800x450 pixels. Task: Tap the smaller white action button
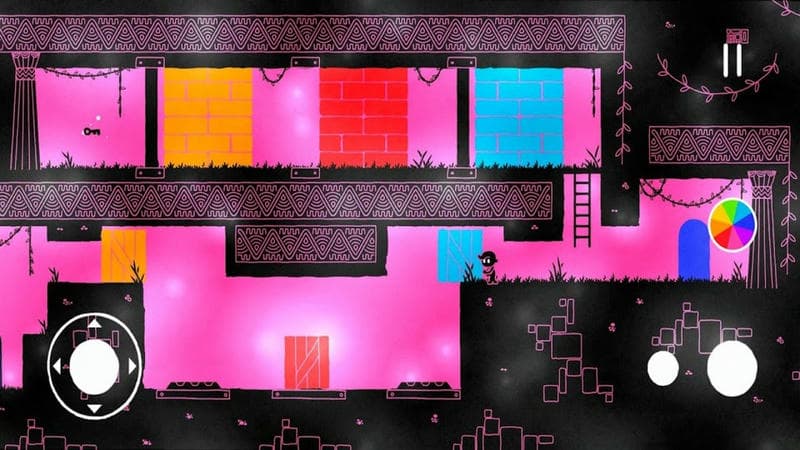click(663, 367)
